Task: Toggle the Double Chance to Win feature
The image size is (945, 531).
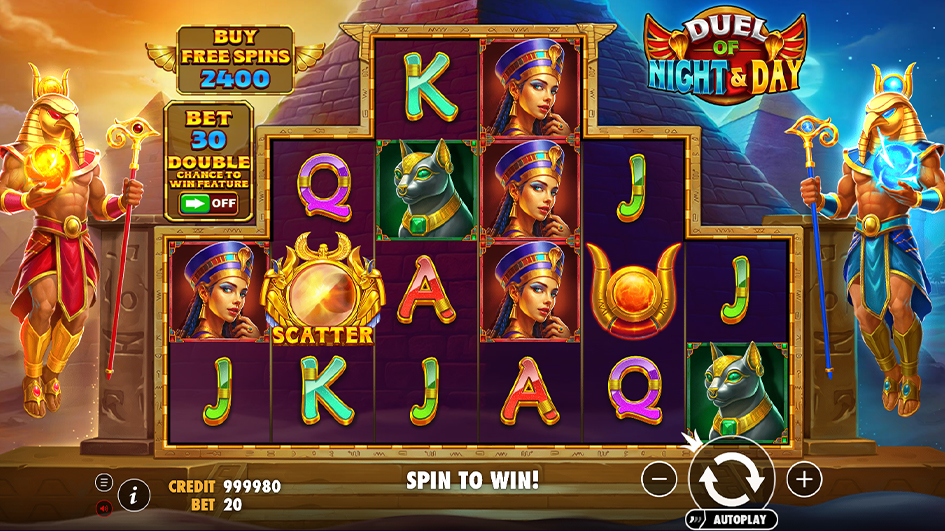Action: coord(208,203)
